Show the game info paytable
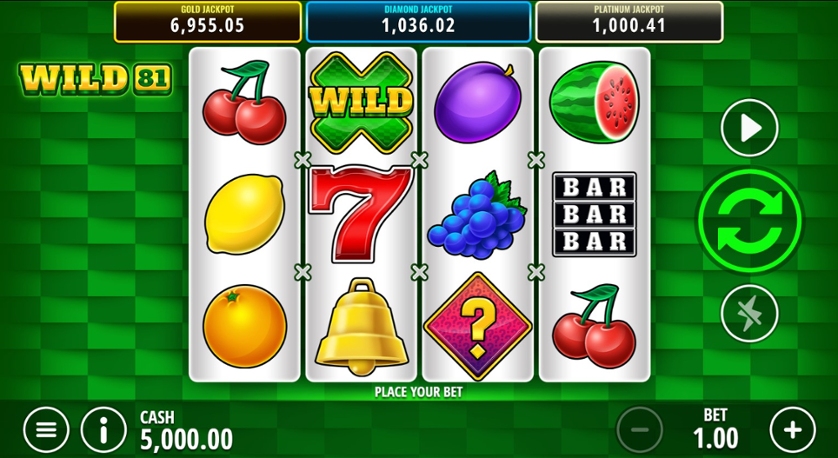This screenshot has width=838, height=458. click(x=104, y=430)
